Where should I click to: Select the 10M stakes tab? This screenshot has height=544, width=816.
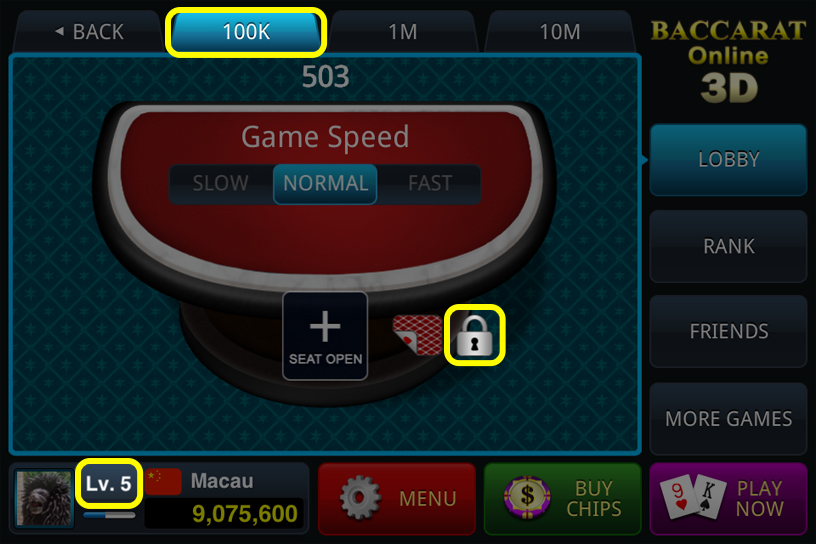tap(559, 32)
